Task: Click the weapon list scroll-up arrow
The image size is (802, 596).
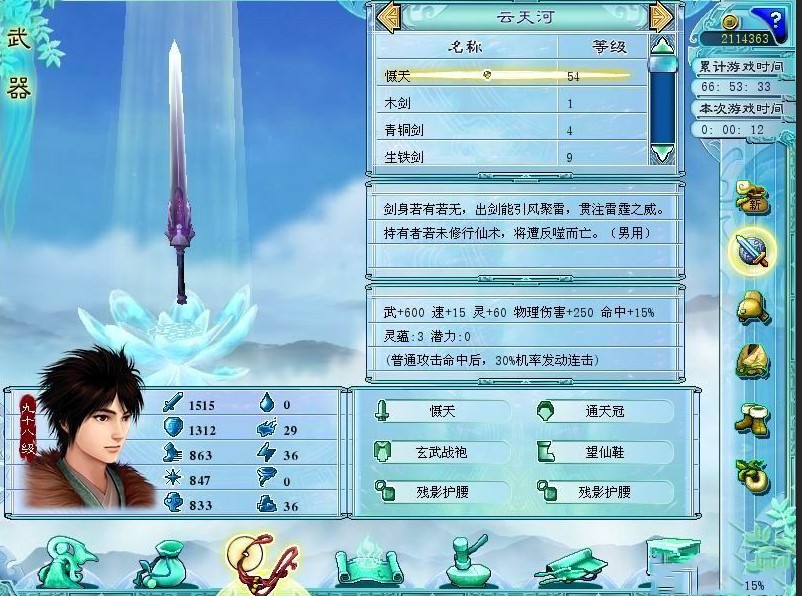Action: [x=662, y=45]
